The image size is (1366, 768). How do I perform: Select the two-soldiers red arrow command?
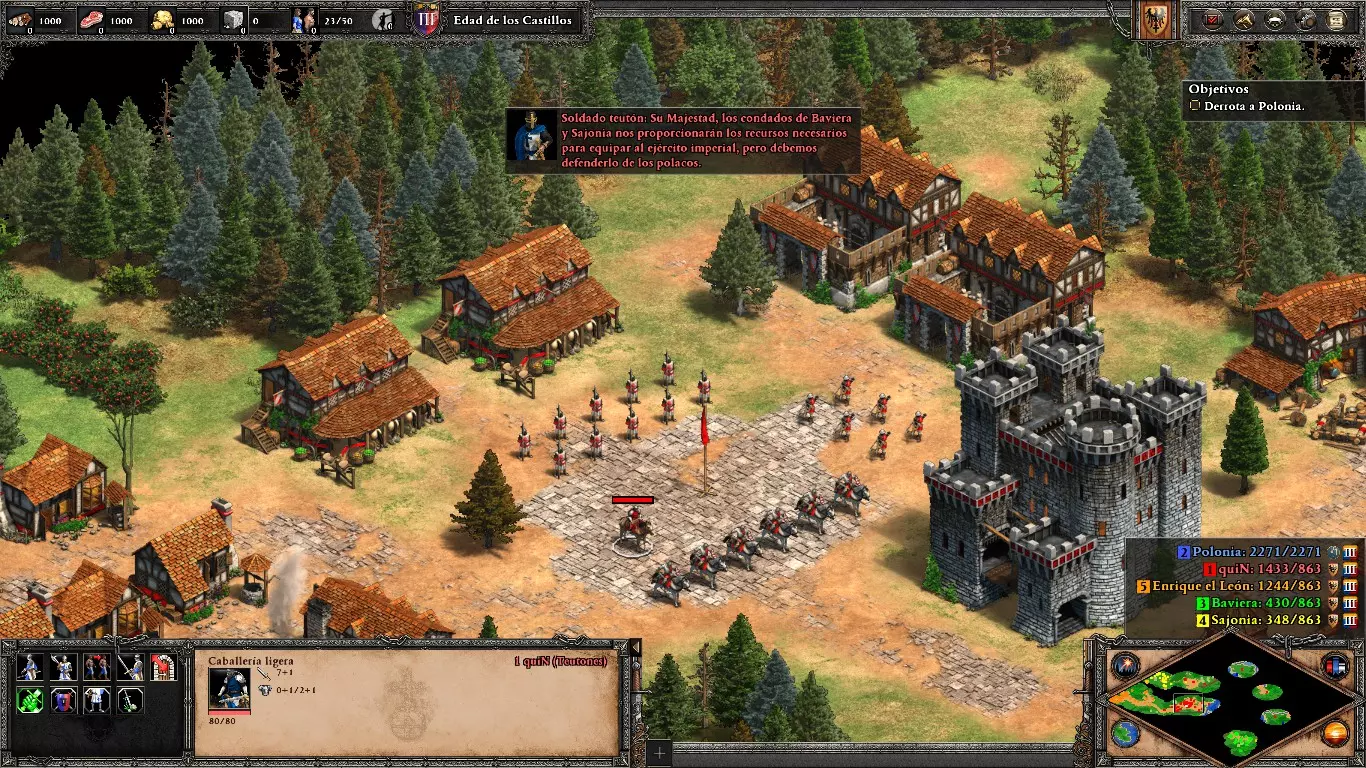[x=97, y=667]
